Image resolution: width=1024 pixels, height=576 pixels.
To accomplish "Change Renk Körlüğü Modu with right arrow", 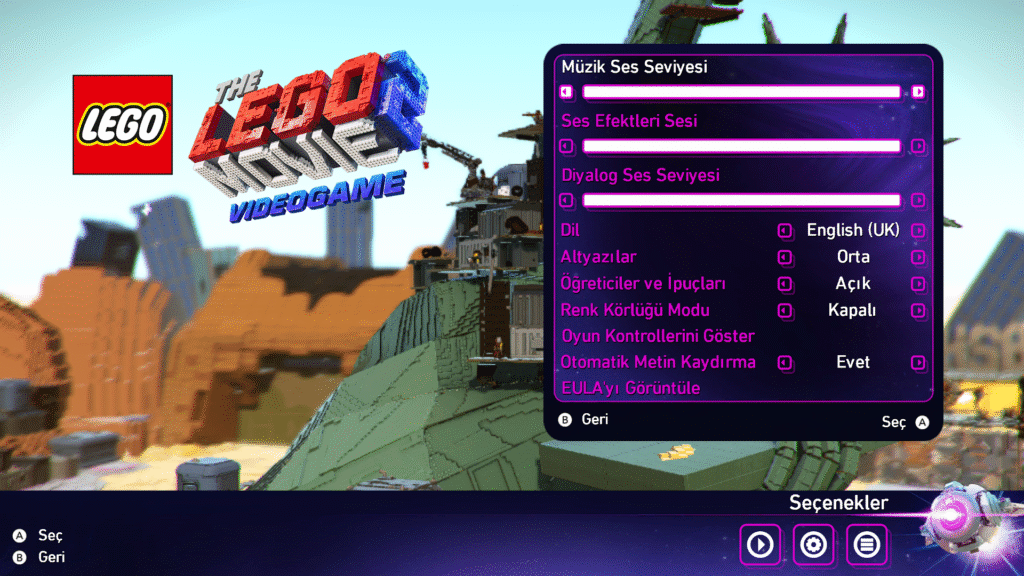I will coord(918,310).
